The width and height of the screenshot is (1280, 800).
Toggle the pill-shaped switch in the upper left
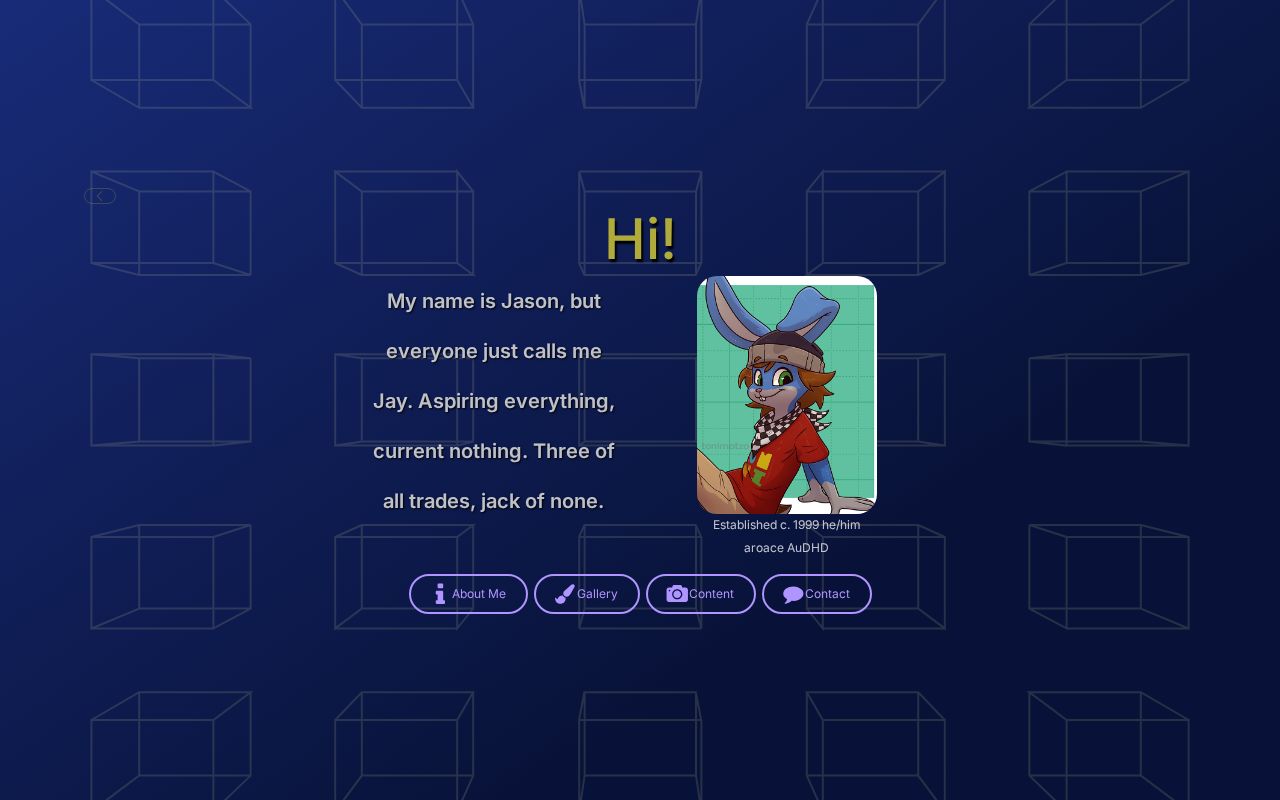(x=99, y=196)
